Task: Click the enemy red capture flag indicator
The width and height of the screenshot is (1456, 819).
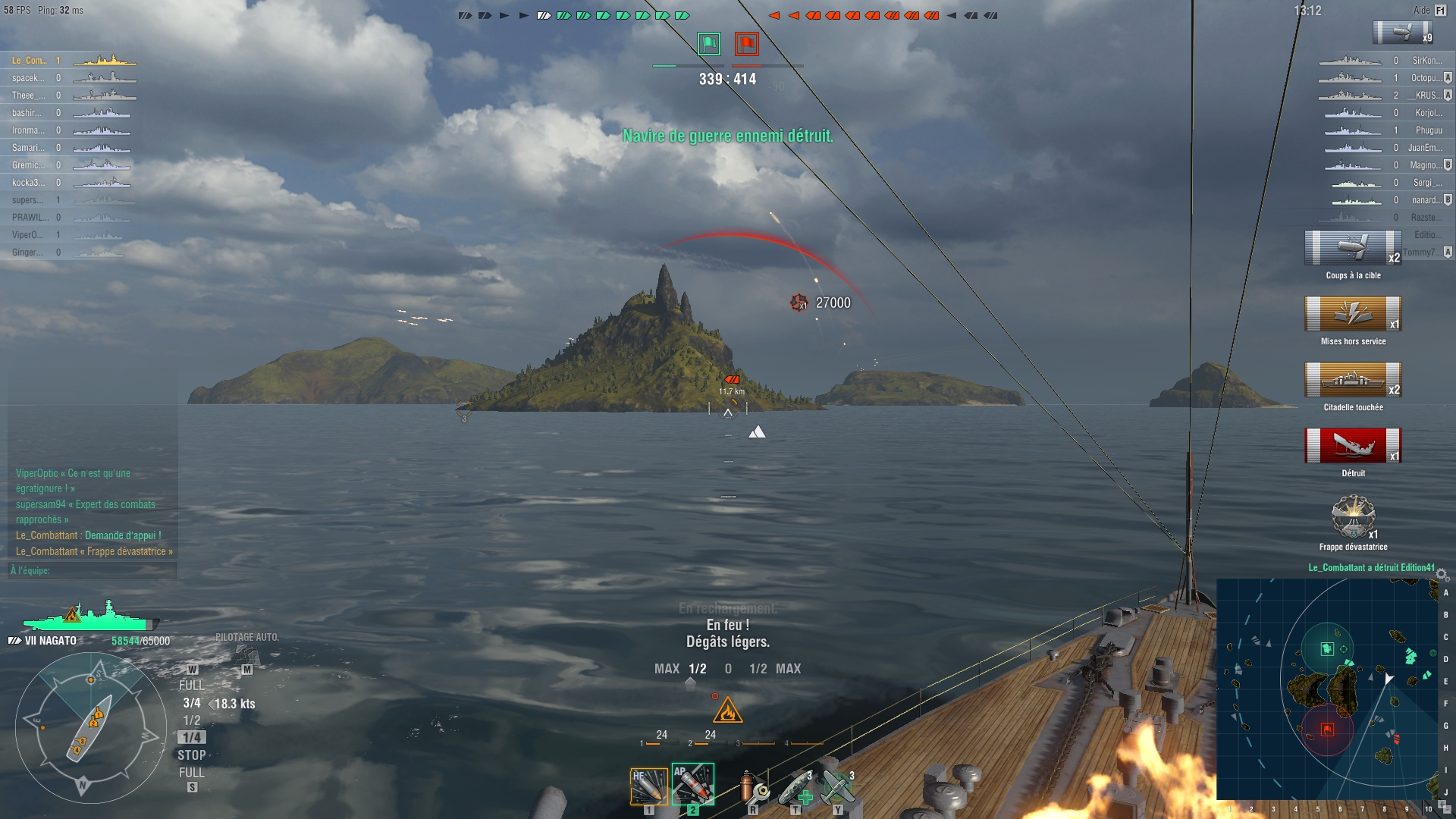Action: [746, 44]
